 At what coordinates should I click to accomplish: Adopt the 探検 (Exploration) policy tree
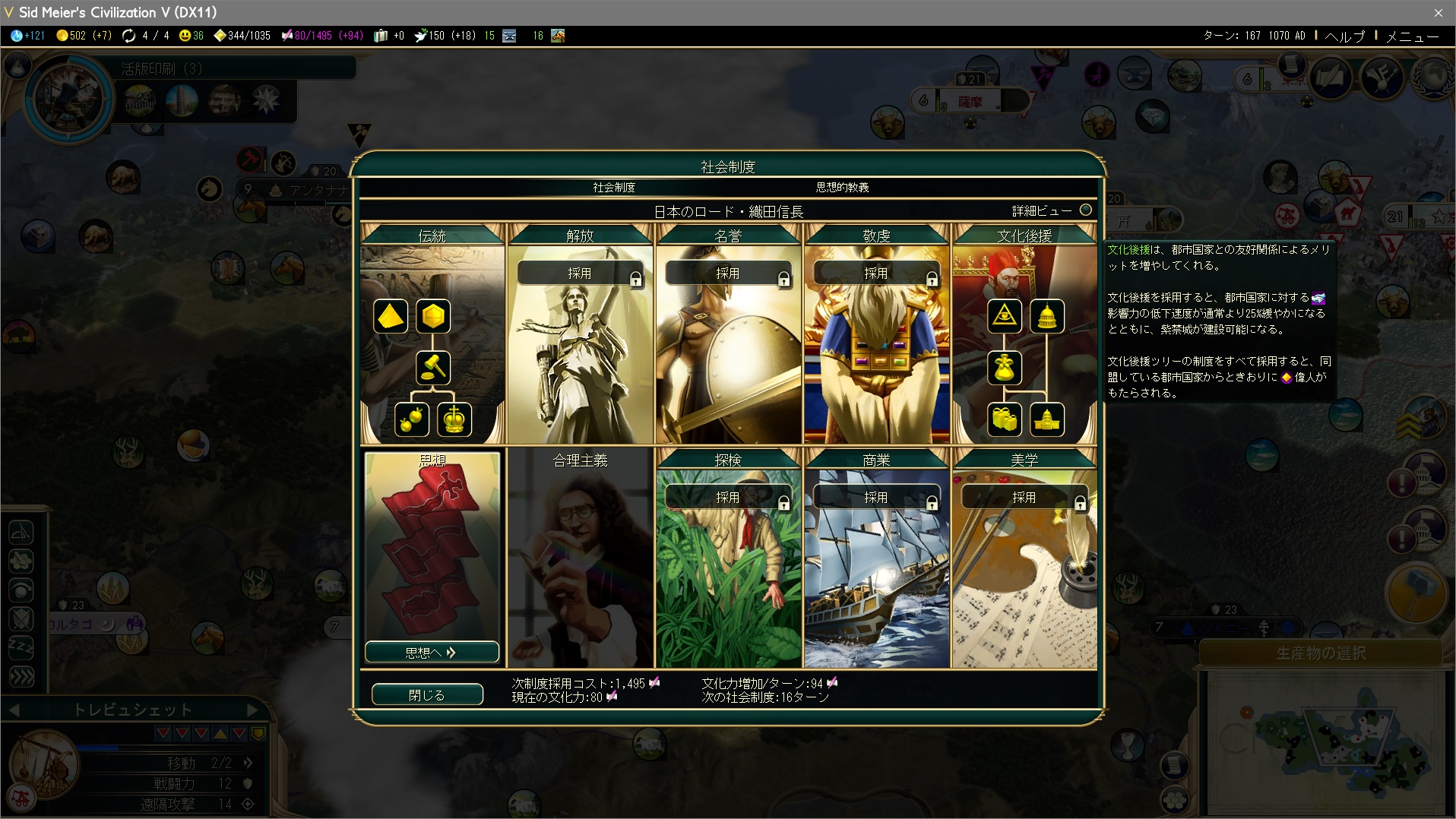pos(728,498)
